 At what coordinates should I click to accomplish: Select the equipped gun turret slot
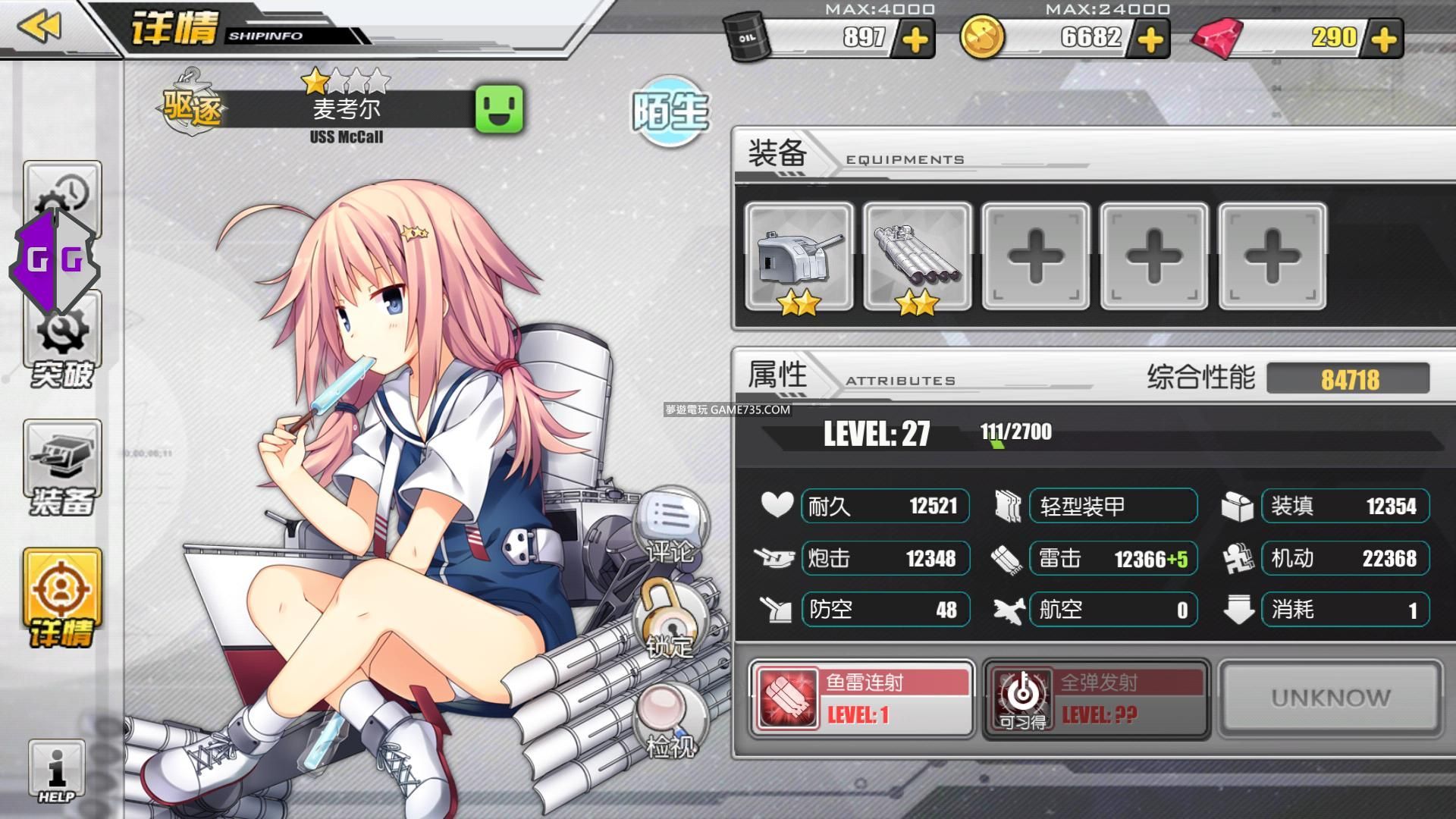click(x=799, y=257)
